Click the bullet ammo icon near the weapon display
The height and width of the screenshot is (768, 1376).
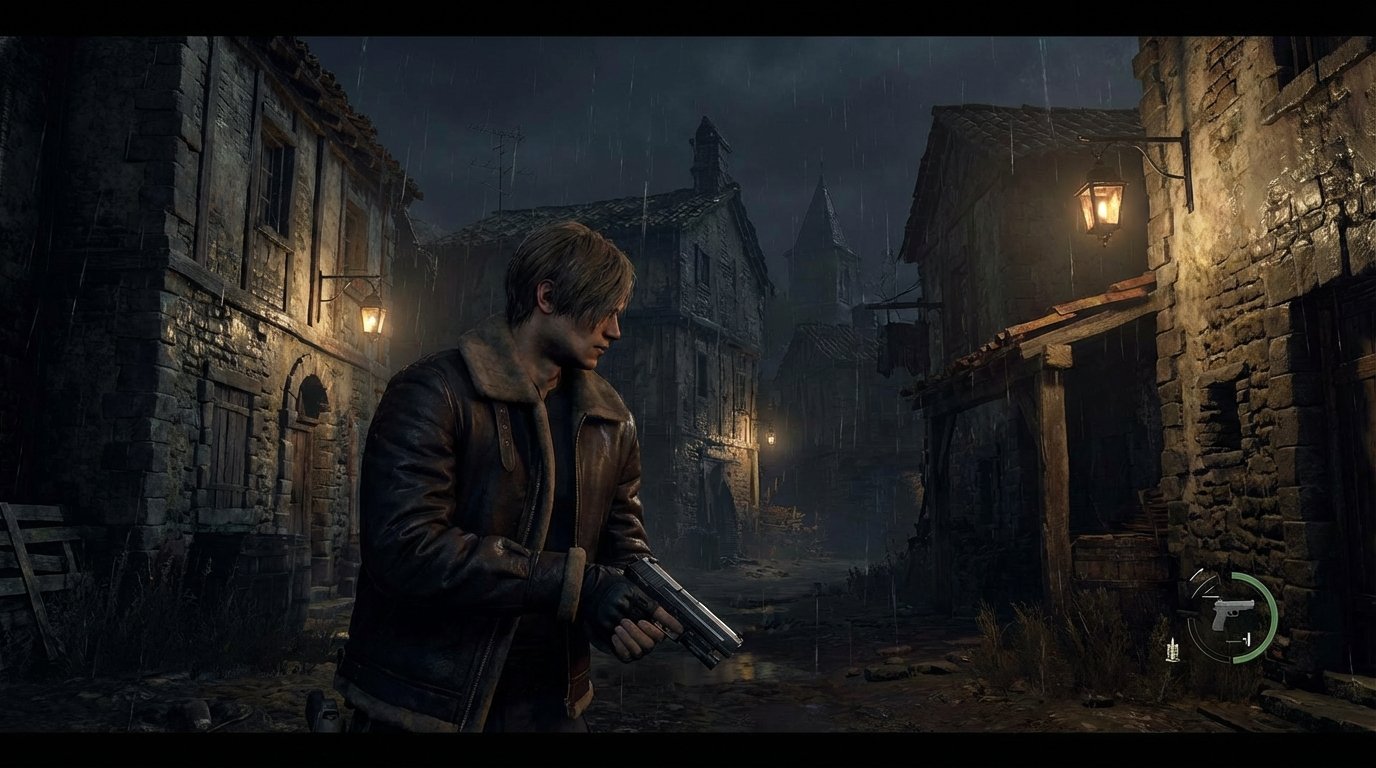tap(1173, 650)
